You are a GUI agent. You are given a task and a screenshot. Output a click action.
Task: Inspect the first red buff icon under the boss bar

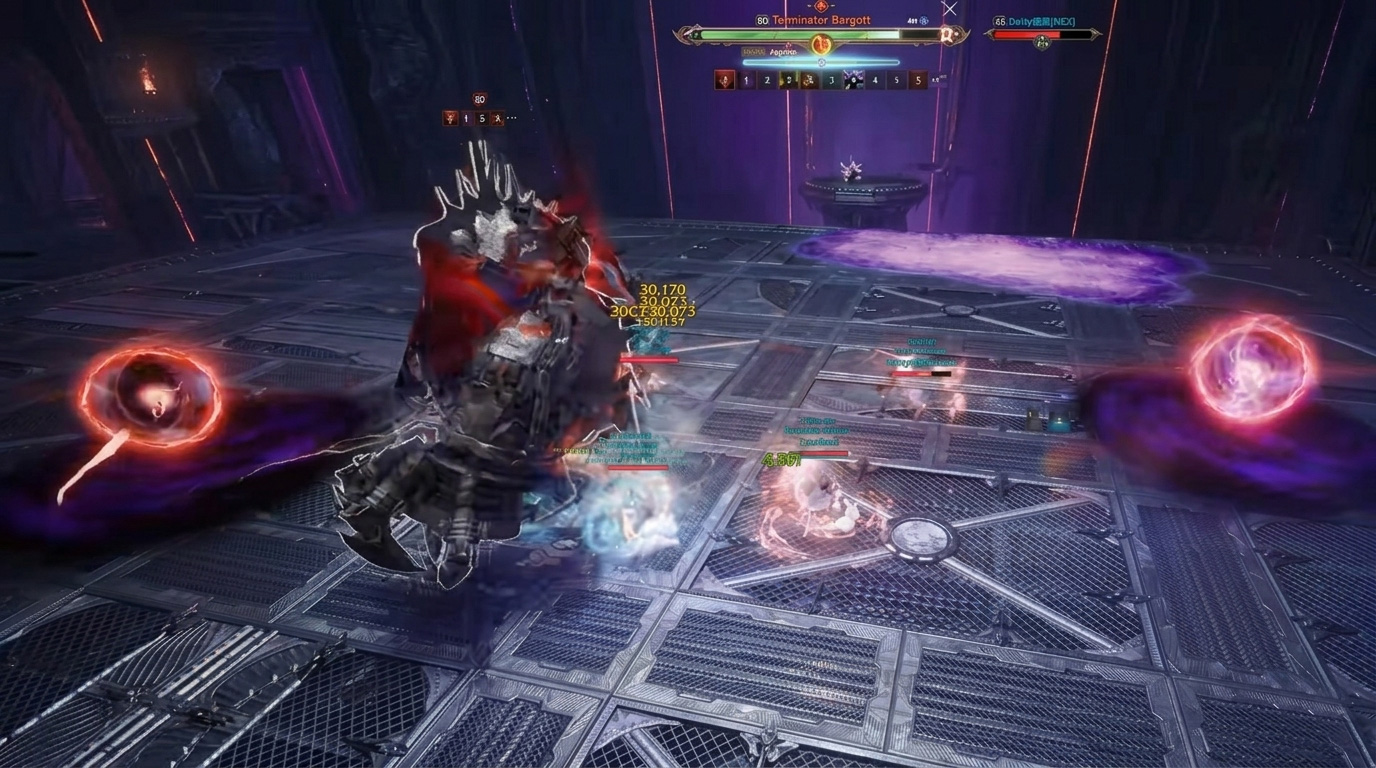[x=725, y=80]
